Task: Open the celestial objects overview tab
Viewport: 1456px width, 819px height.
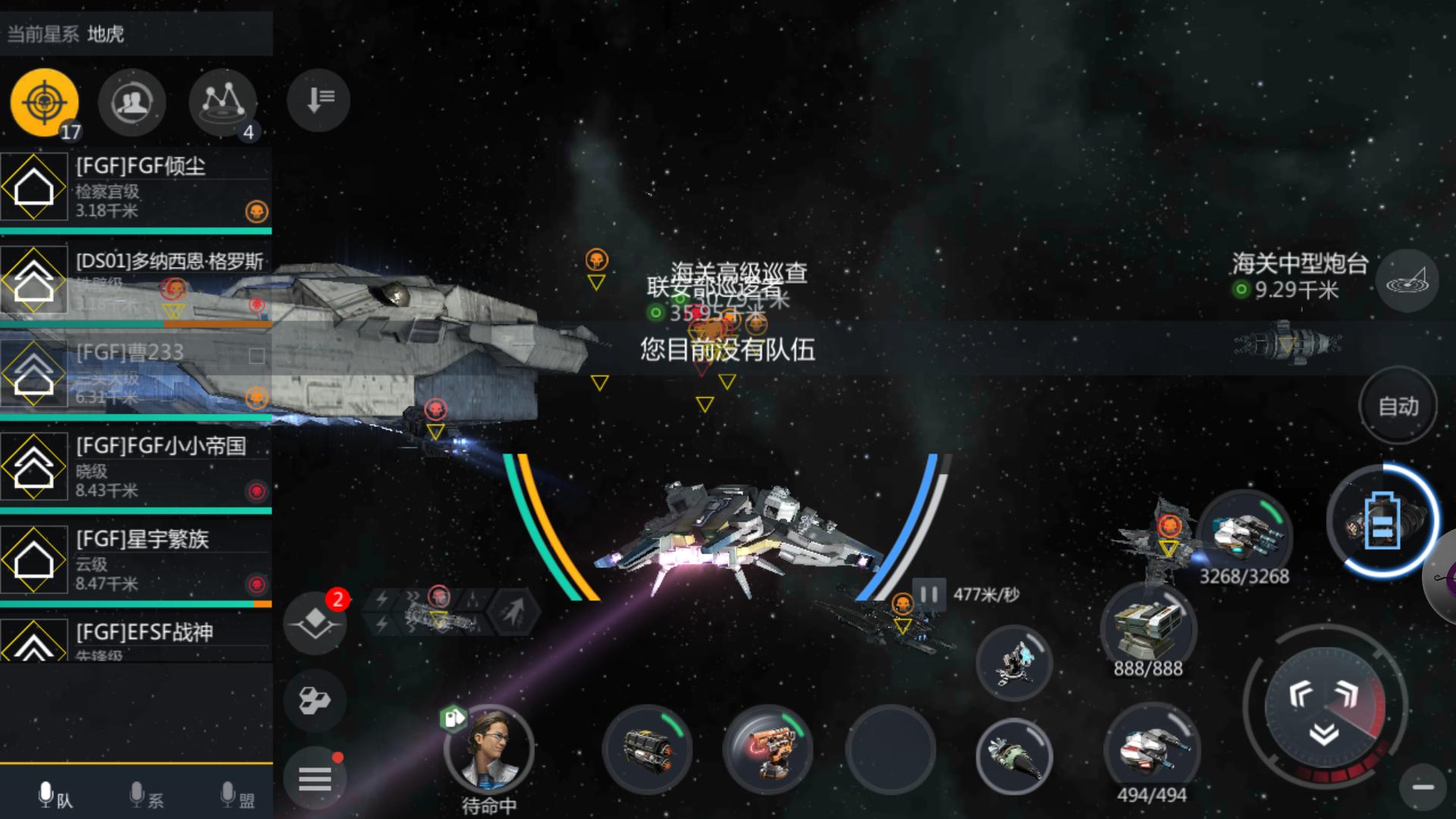Action: [222, 102]
